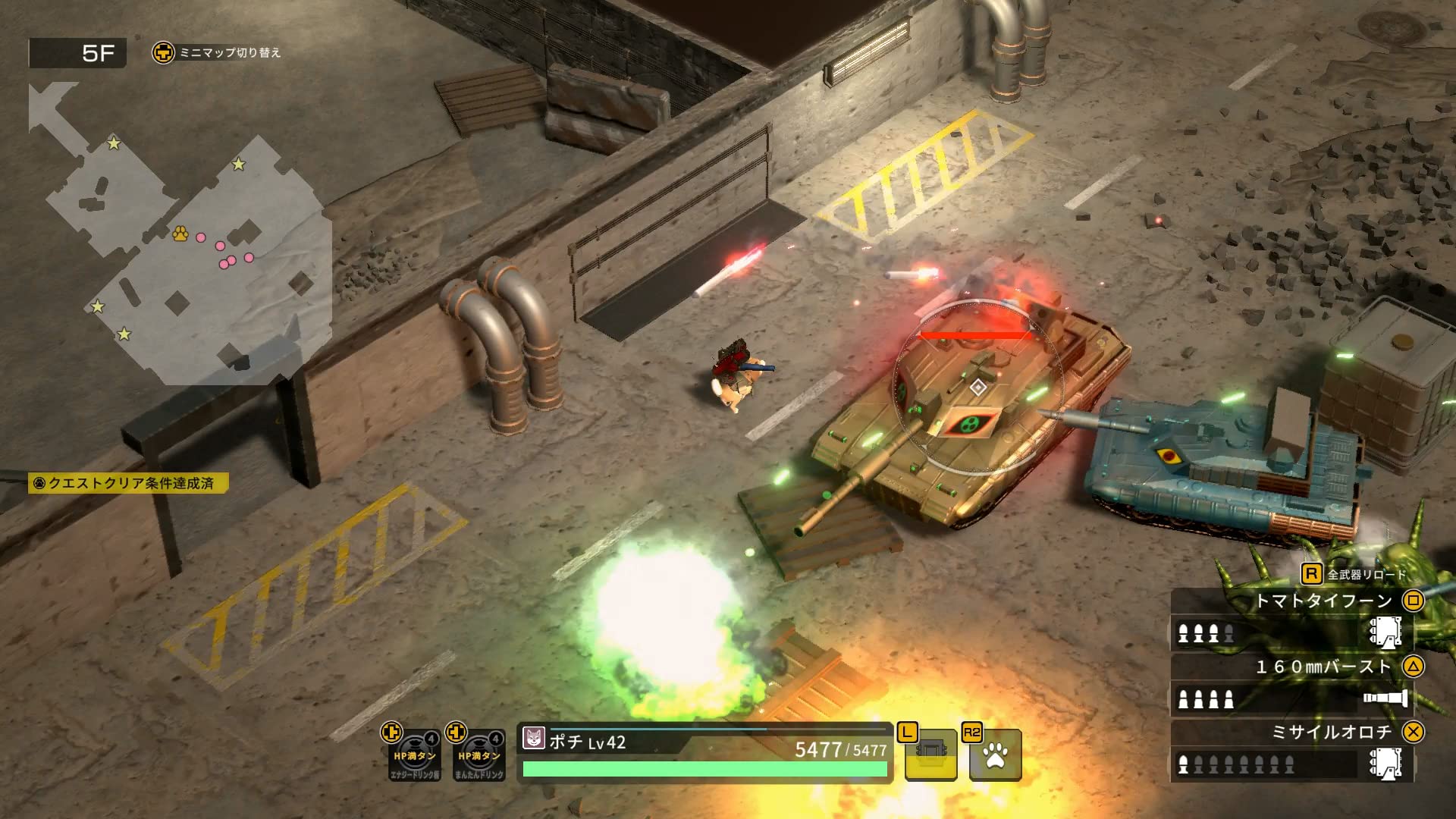Image resolution: width=1456 pixels, height=819 pixels.
Task: Click ポチ's dog portrait
Action: pyautogui.click(x=534, y=738)
